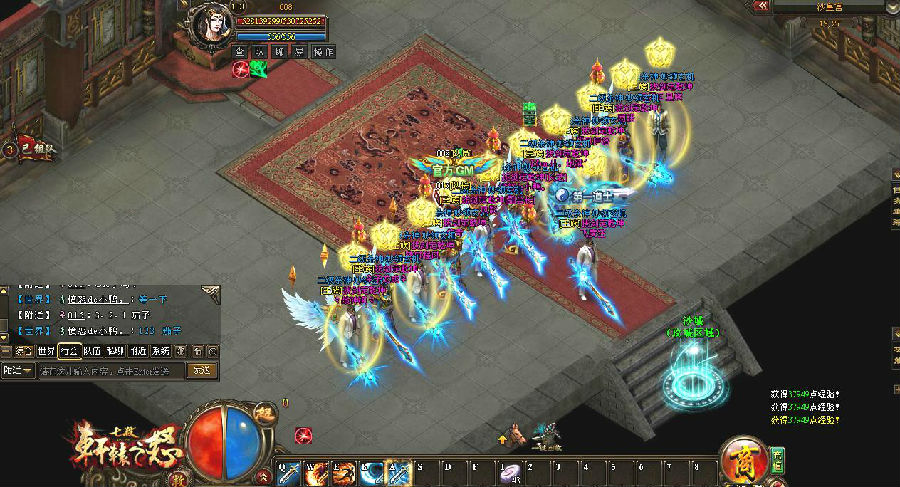Activate the sword skill in slot Q

click(x=288, y=472)
